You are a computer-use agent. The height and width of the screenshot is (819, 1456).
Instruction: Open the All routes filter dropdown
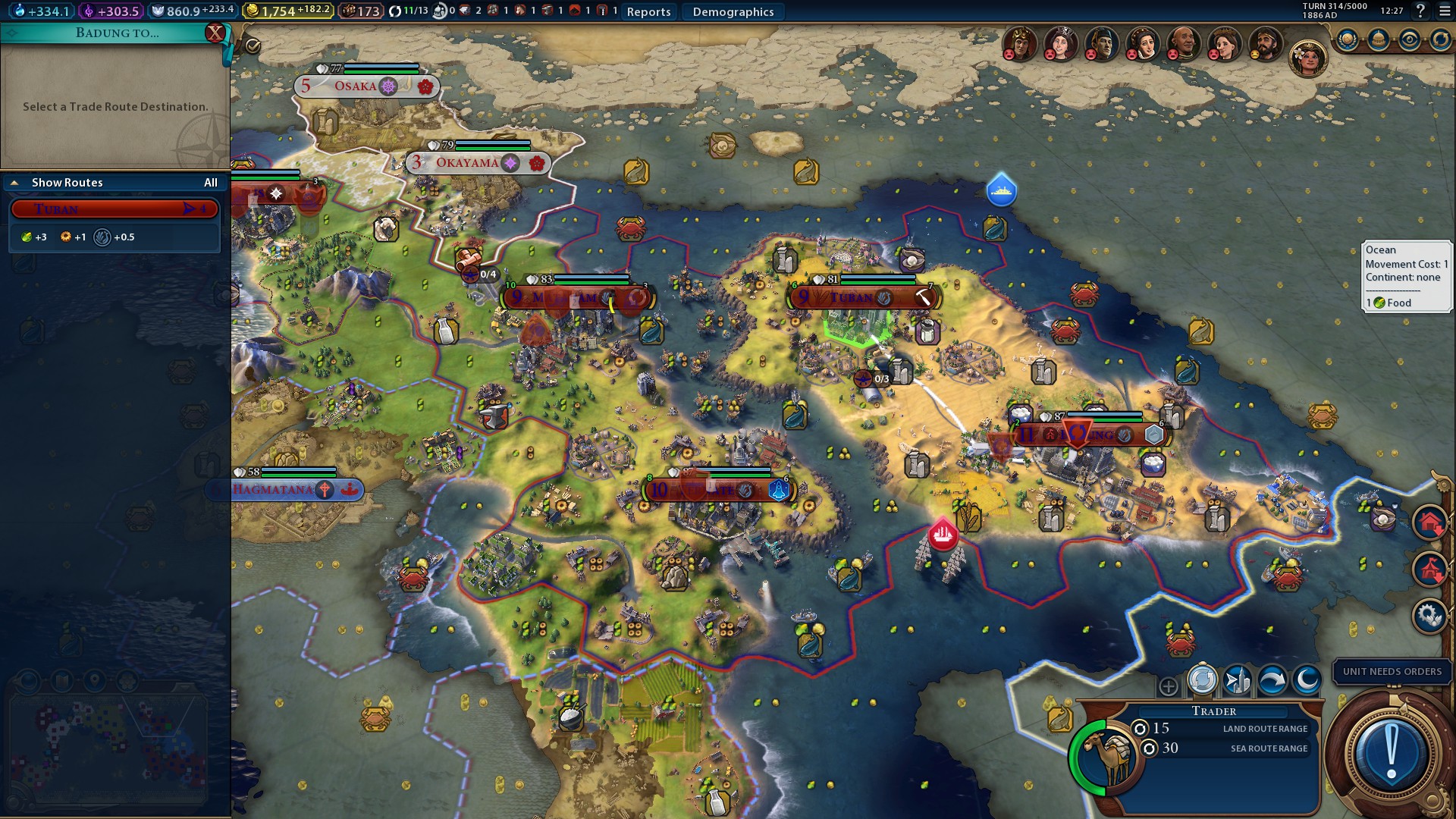(x=211, y=183)
